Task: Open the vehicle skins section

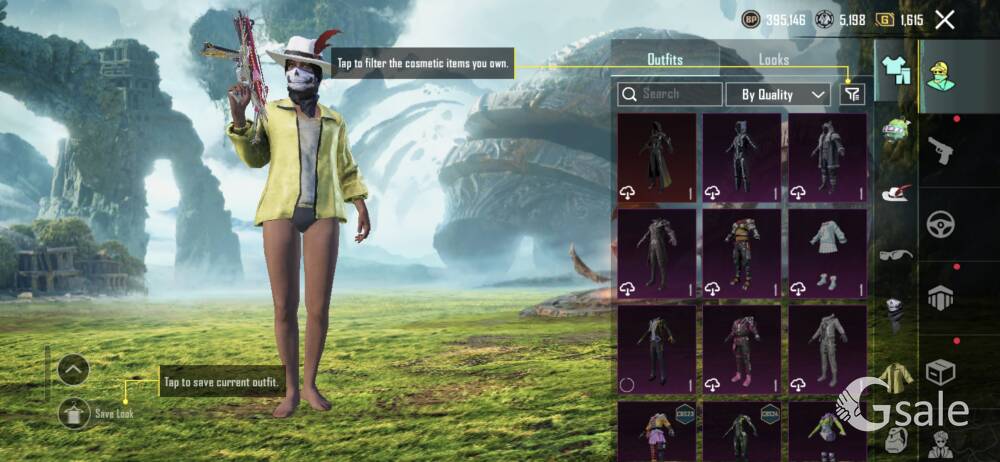Action: (942, 224)
